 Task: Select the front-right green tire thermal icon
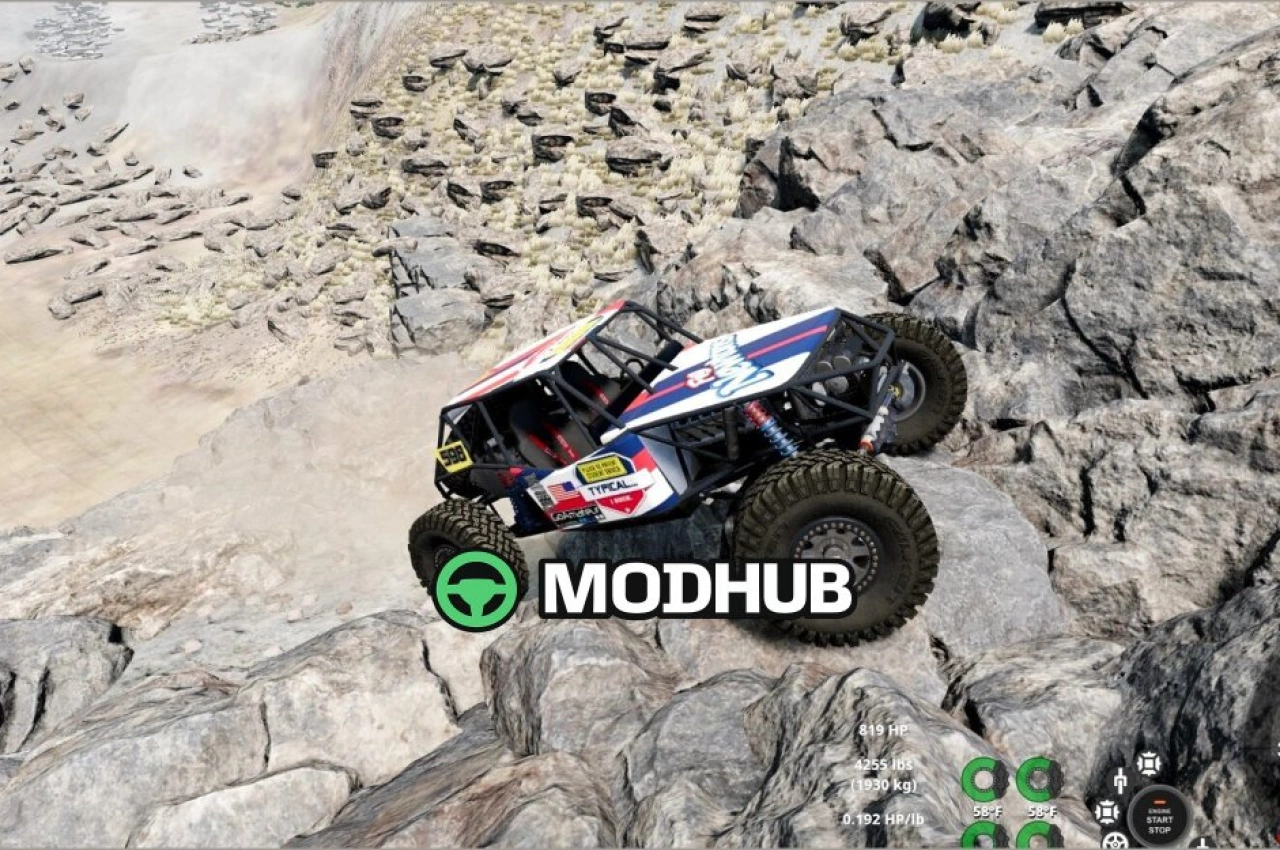(x=1039, y=777)
